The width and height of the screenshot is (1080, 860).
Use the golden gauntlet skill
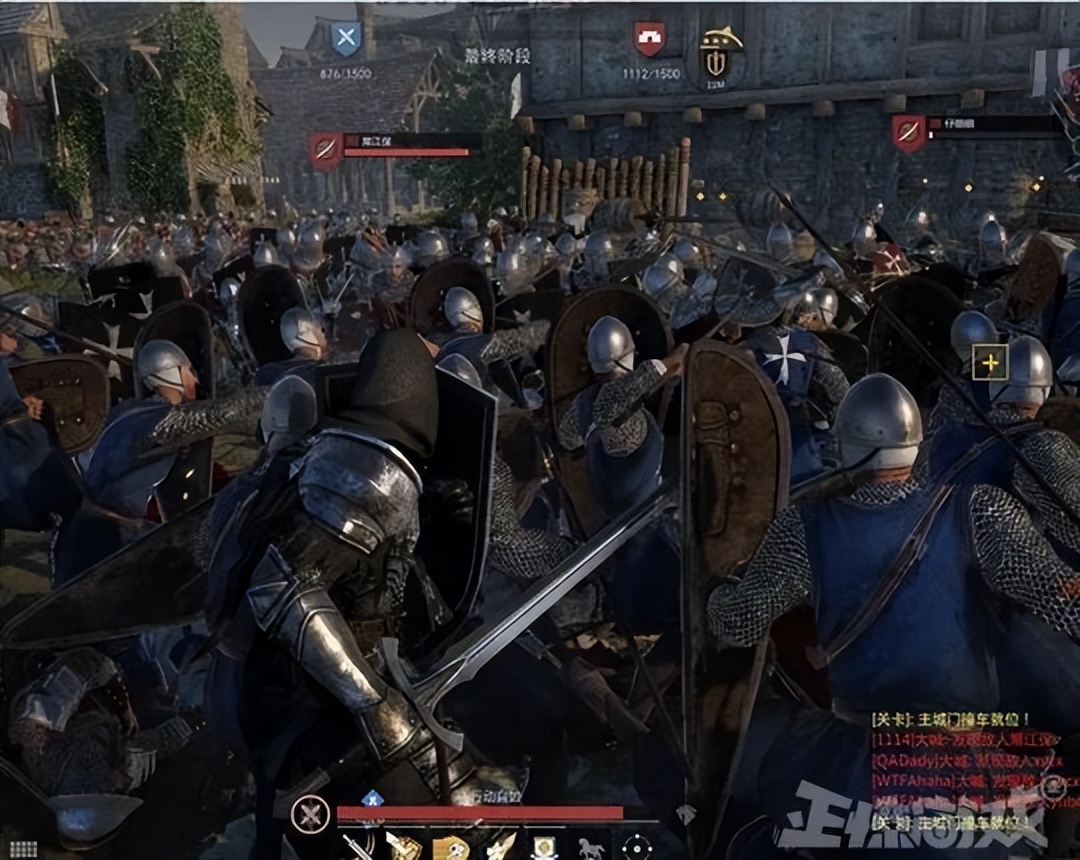403,847
